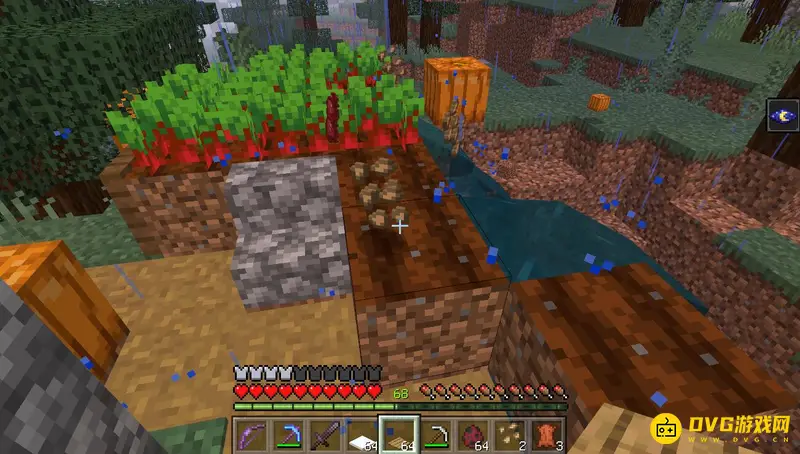This screenshot has height=454, width=800.
Task: Select the iron pickaxe hotbar slot
Action: pyautogui.click(x=436, y=435)
